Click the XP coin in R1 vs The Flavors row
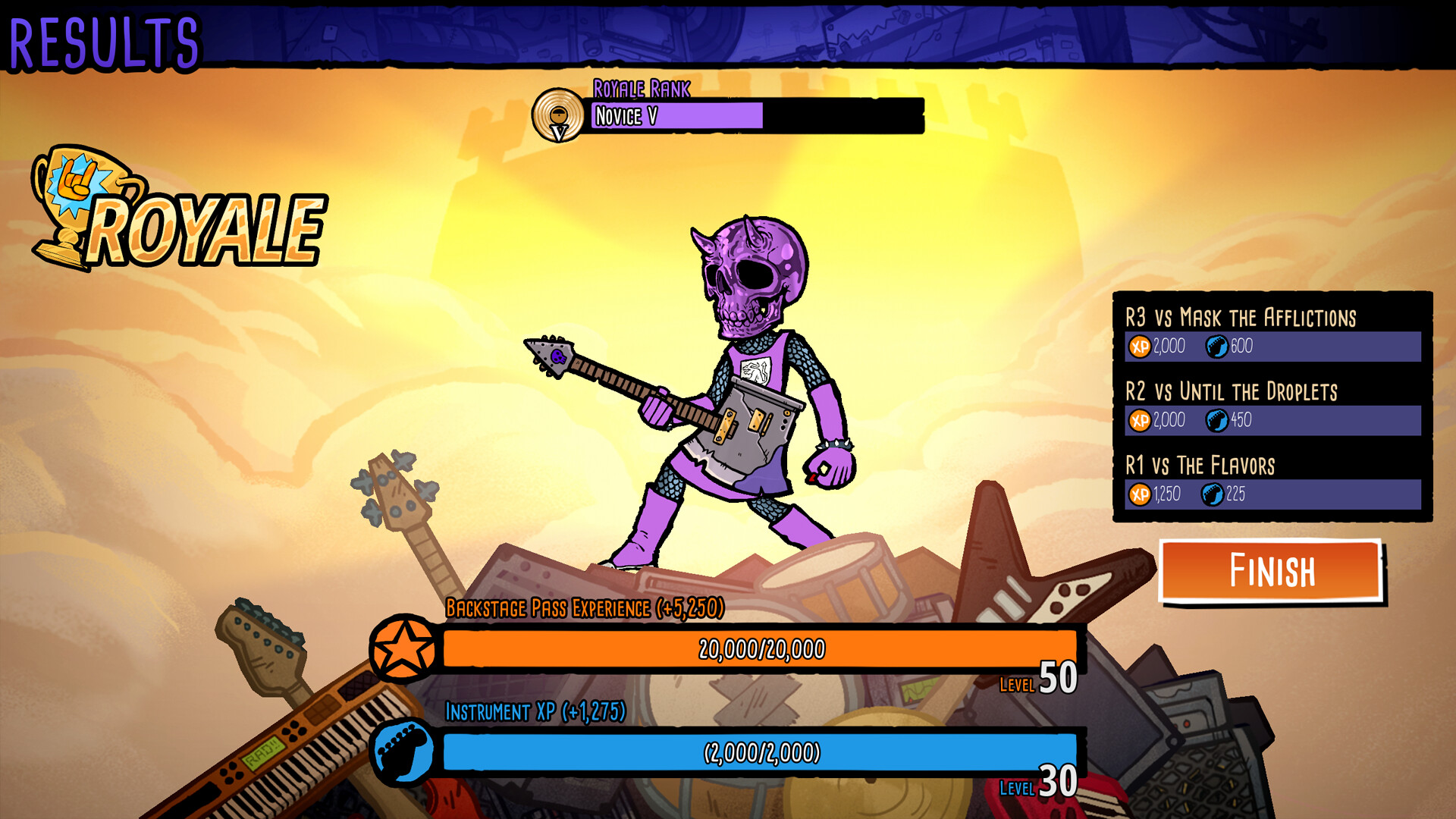Screen dimensions: 1456x819 pyautogui.click(x=1139, y=494)
